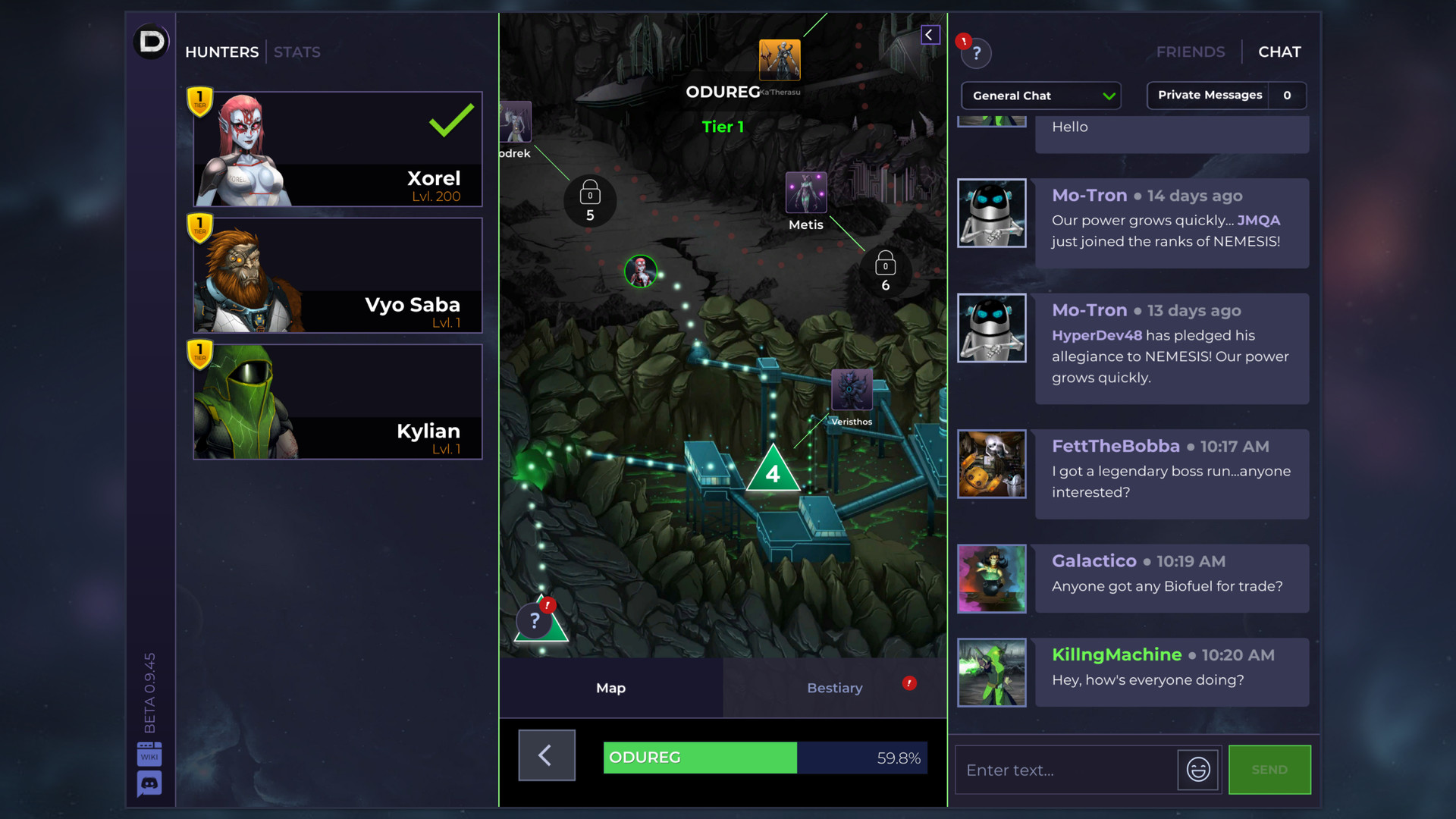
Task: Open the emoji picker
Action: coord(1197,770)
